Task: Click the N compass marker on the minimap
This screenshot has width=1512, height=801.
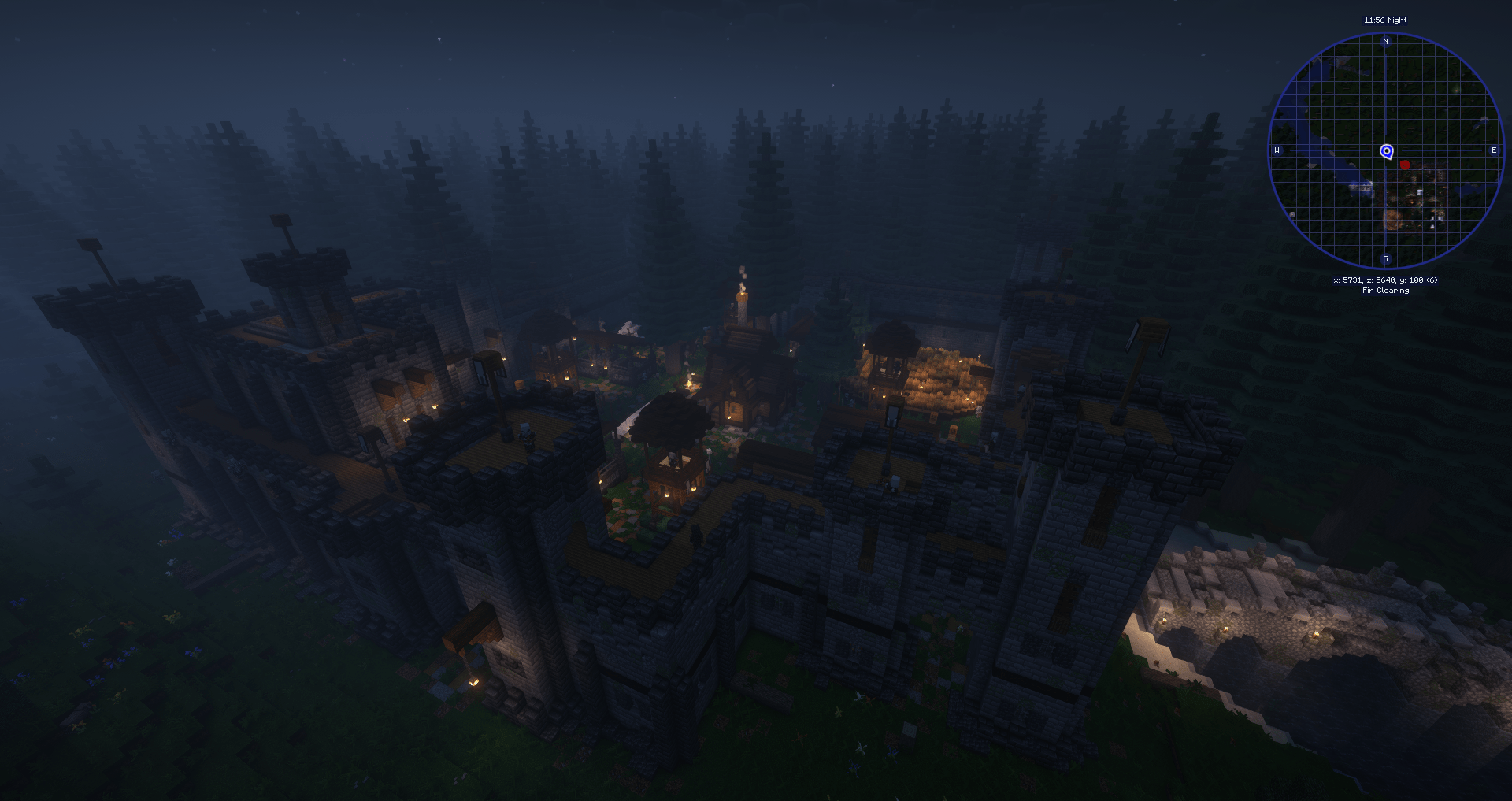Action: click(x=1385, y=42)
